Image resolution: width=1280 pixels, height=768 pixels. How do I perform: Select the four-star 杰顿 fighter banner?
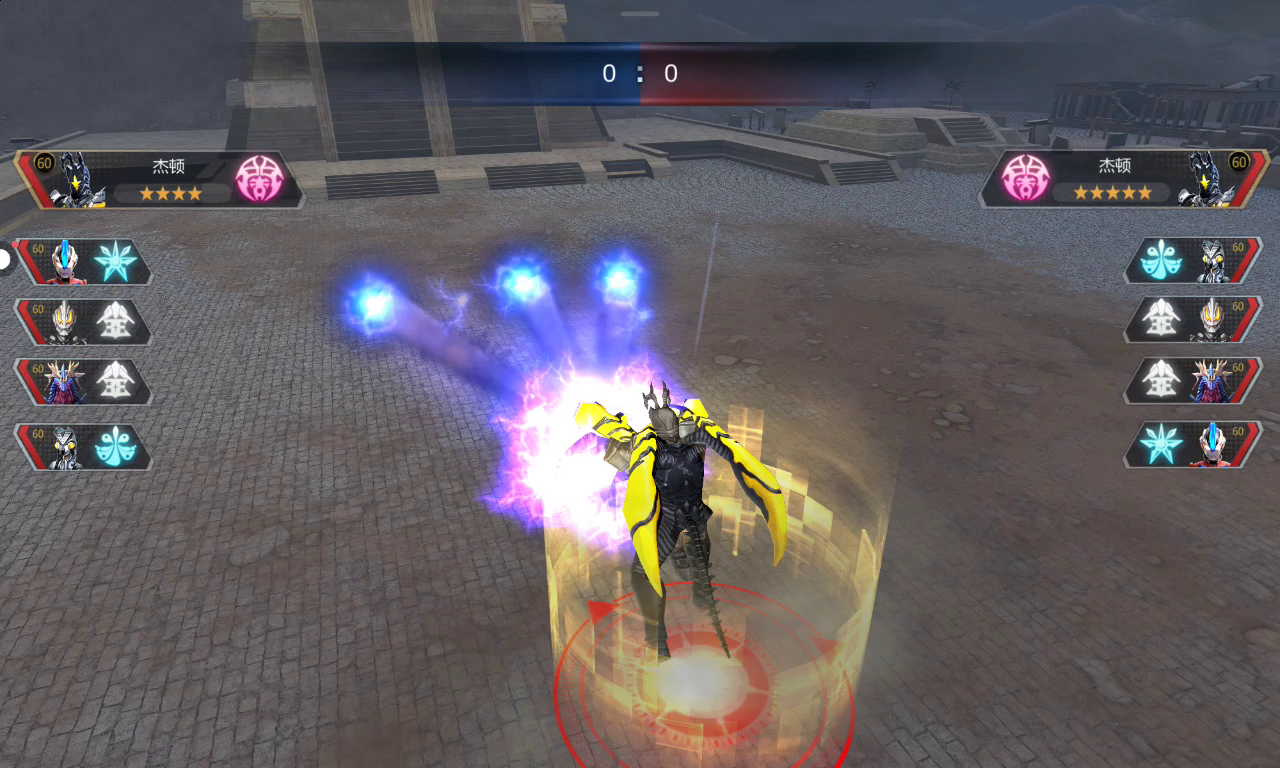[x=160, y=179]
